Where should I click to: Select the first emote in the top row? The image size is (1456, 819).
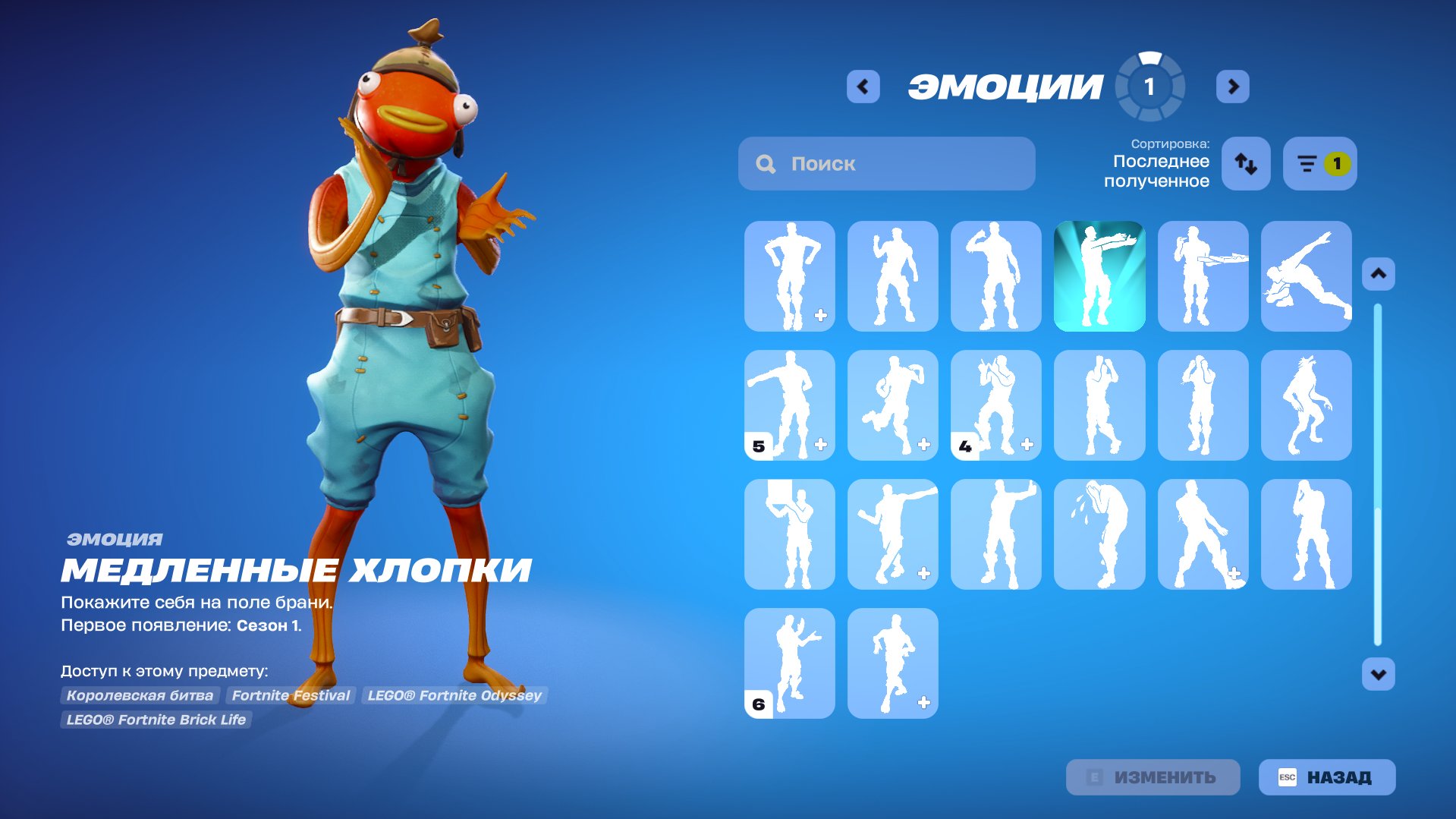789,276
